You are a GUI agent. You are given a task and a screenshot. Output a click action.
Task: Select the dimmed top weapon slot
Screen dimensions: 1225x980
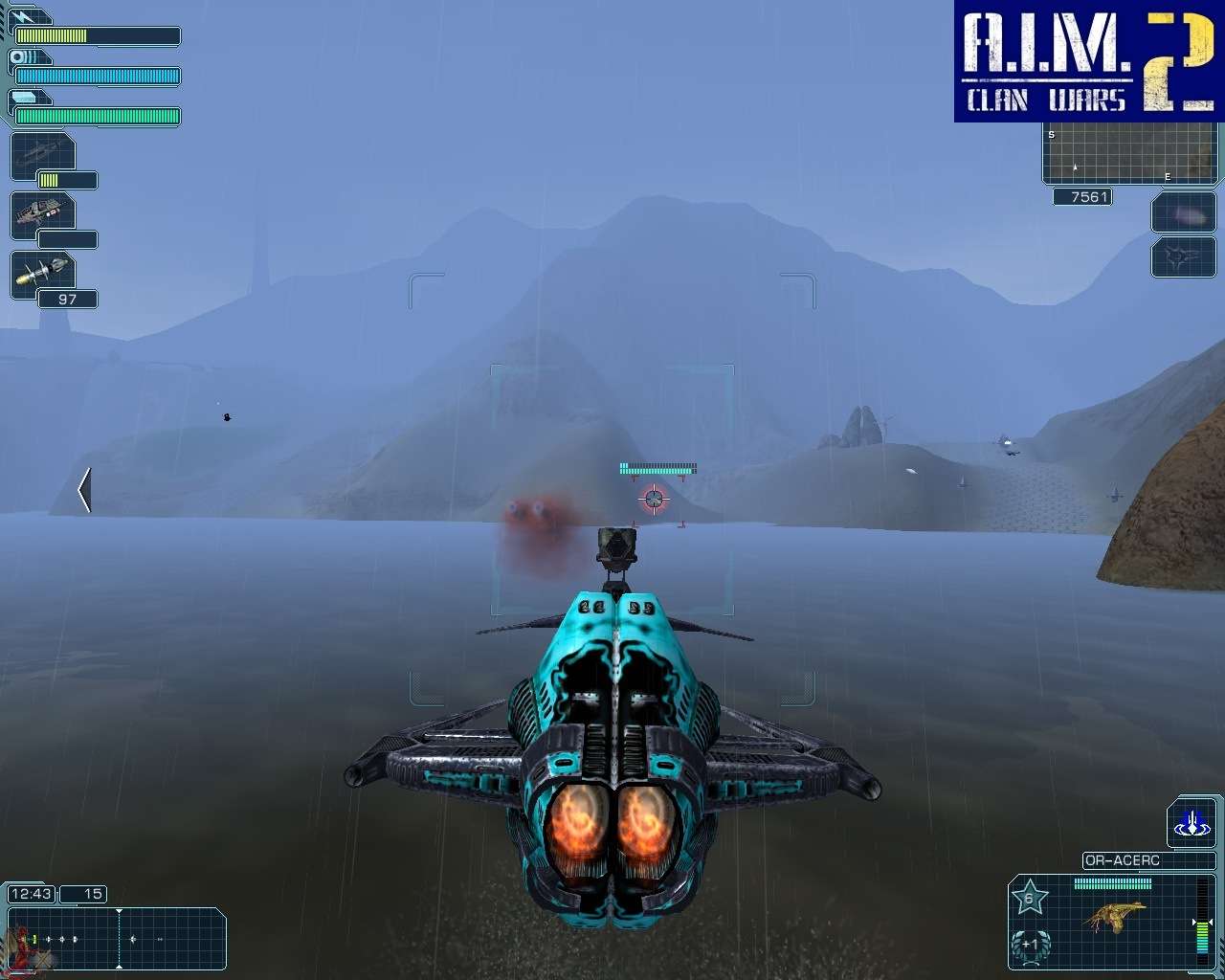pos(42,155)
